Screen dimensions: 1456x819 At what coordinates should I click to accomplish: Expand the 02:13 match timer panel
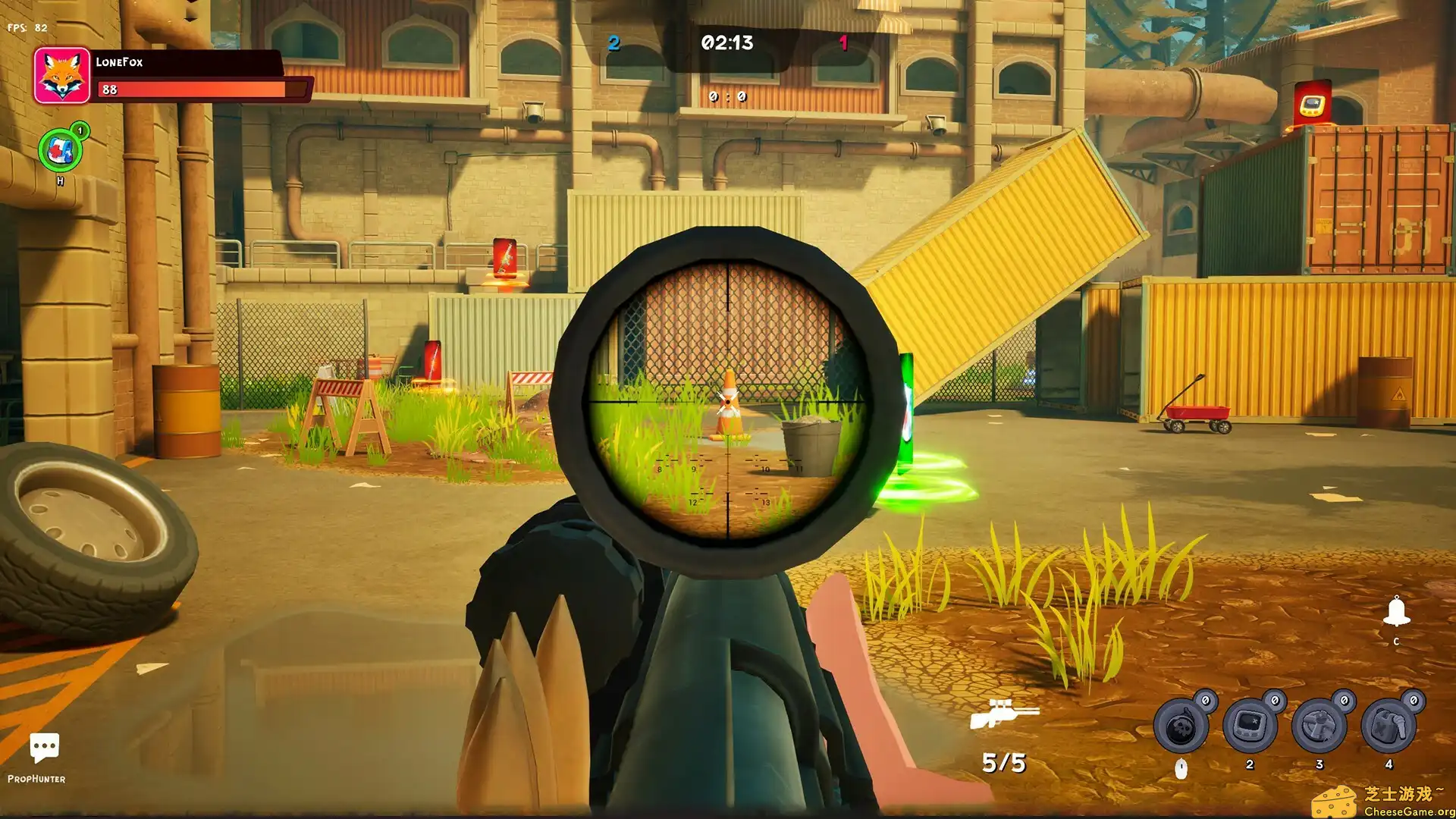pos(726,43)
